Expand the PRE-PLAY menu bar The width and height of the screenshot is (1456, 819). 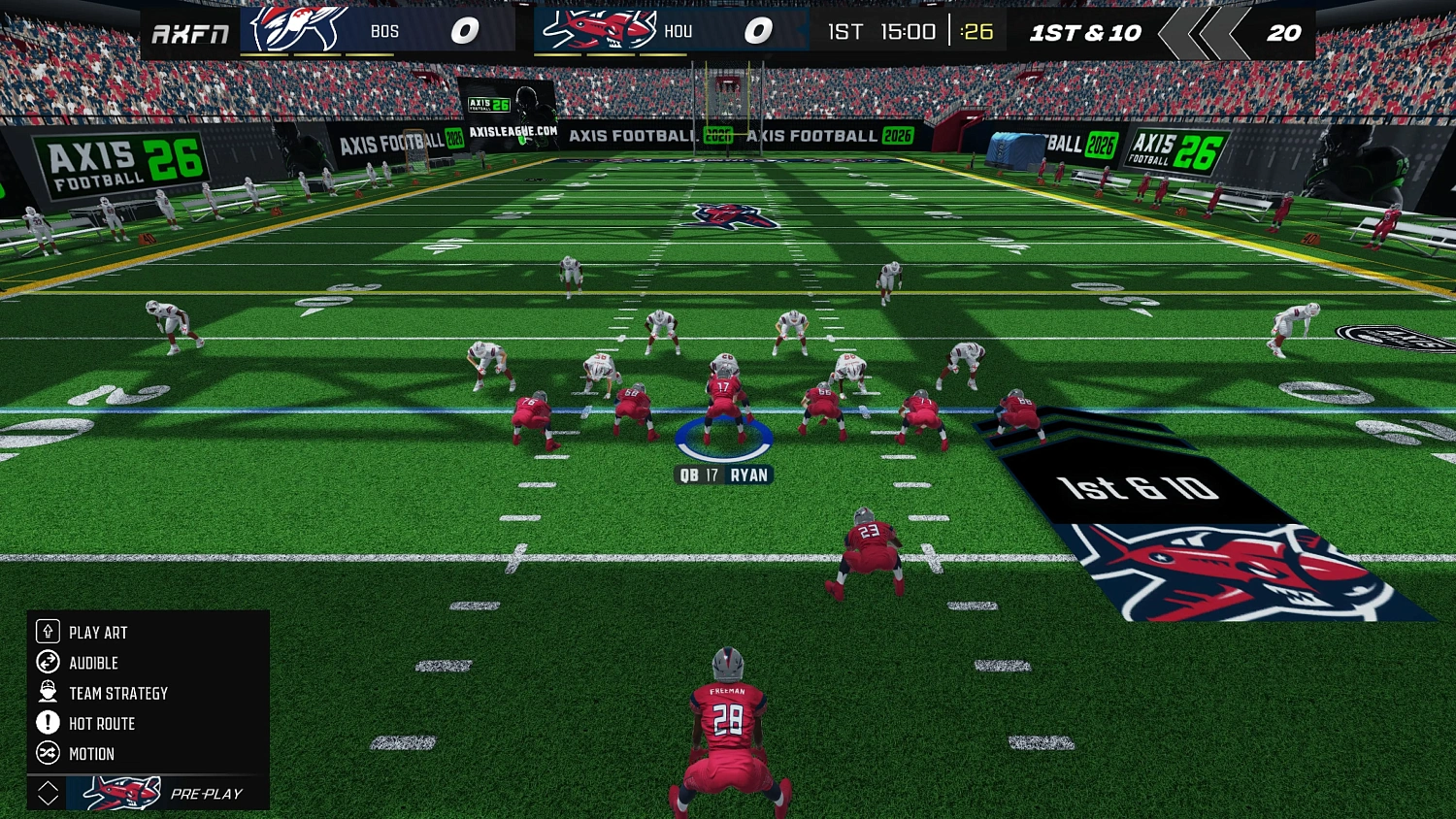click(x=209, y=794)
